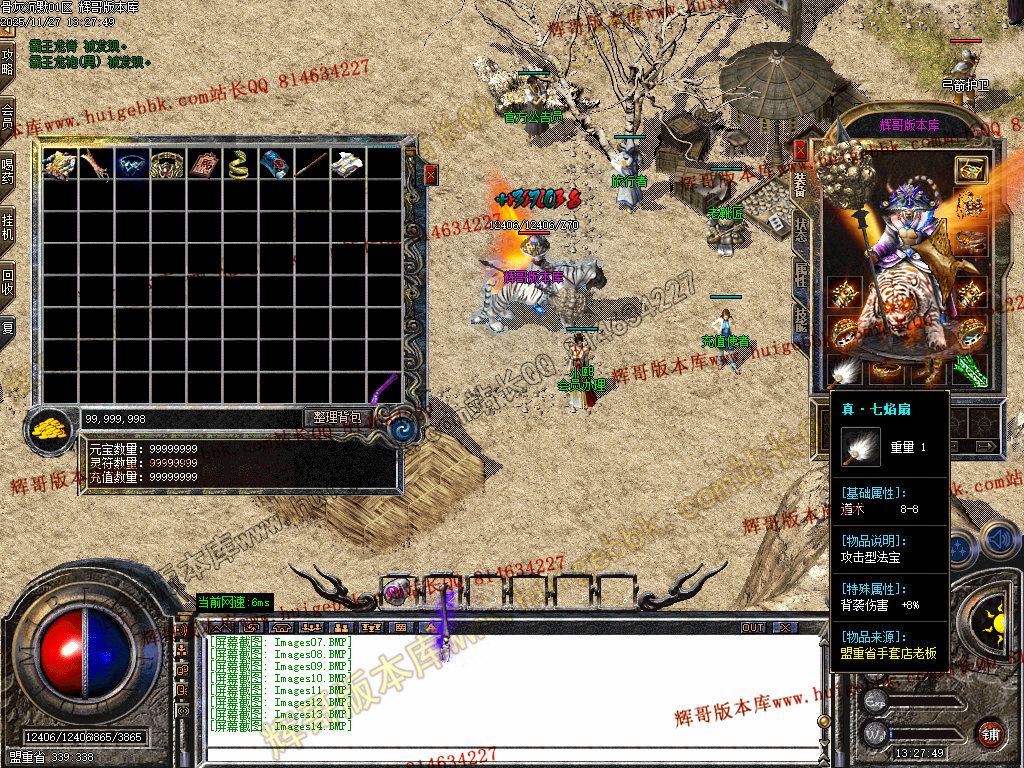Click the 整理背包 sort bag button
The width and height of the screenshot is (1024, 768).
tap(338, 417)
